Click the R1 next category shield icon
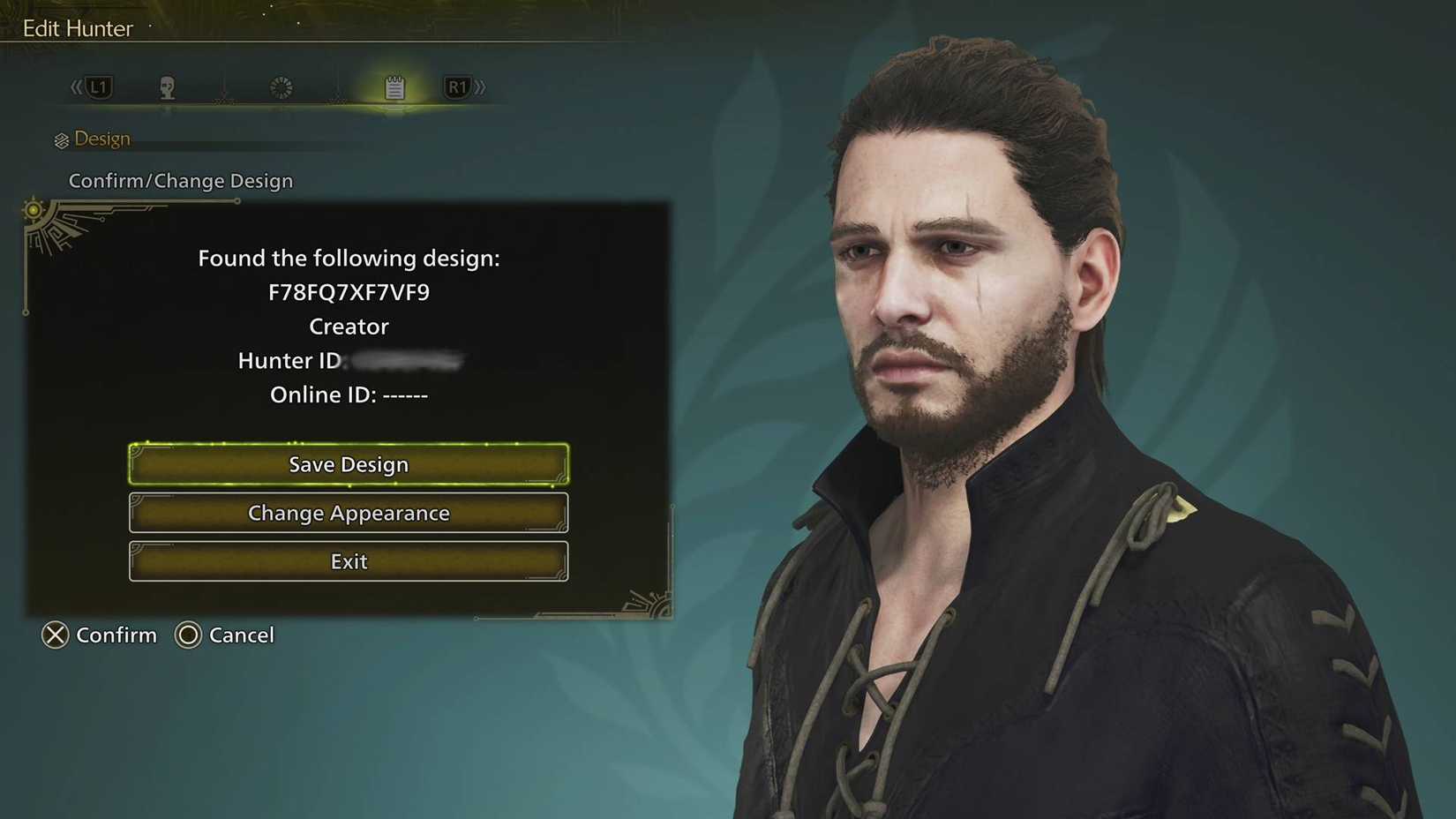This screenshot has height=819, width=1456. [458, 86]
